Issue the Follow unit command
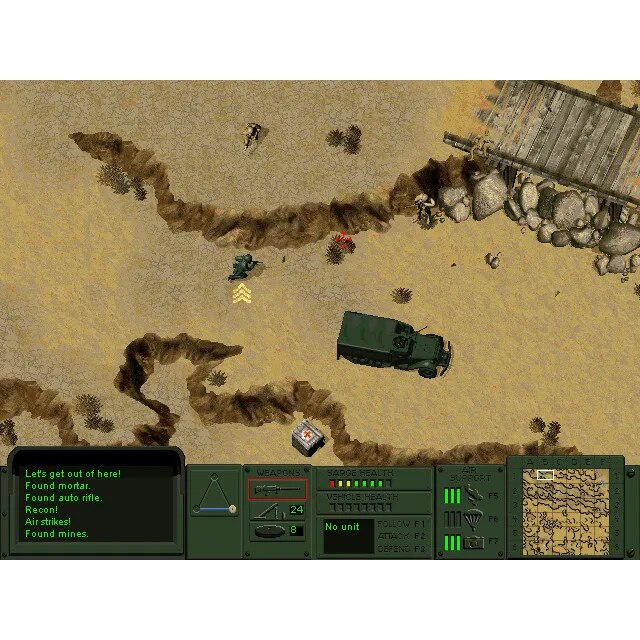The image size is (640, 640). pos(404,523)
